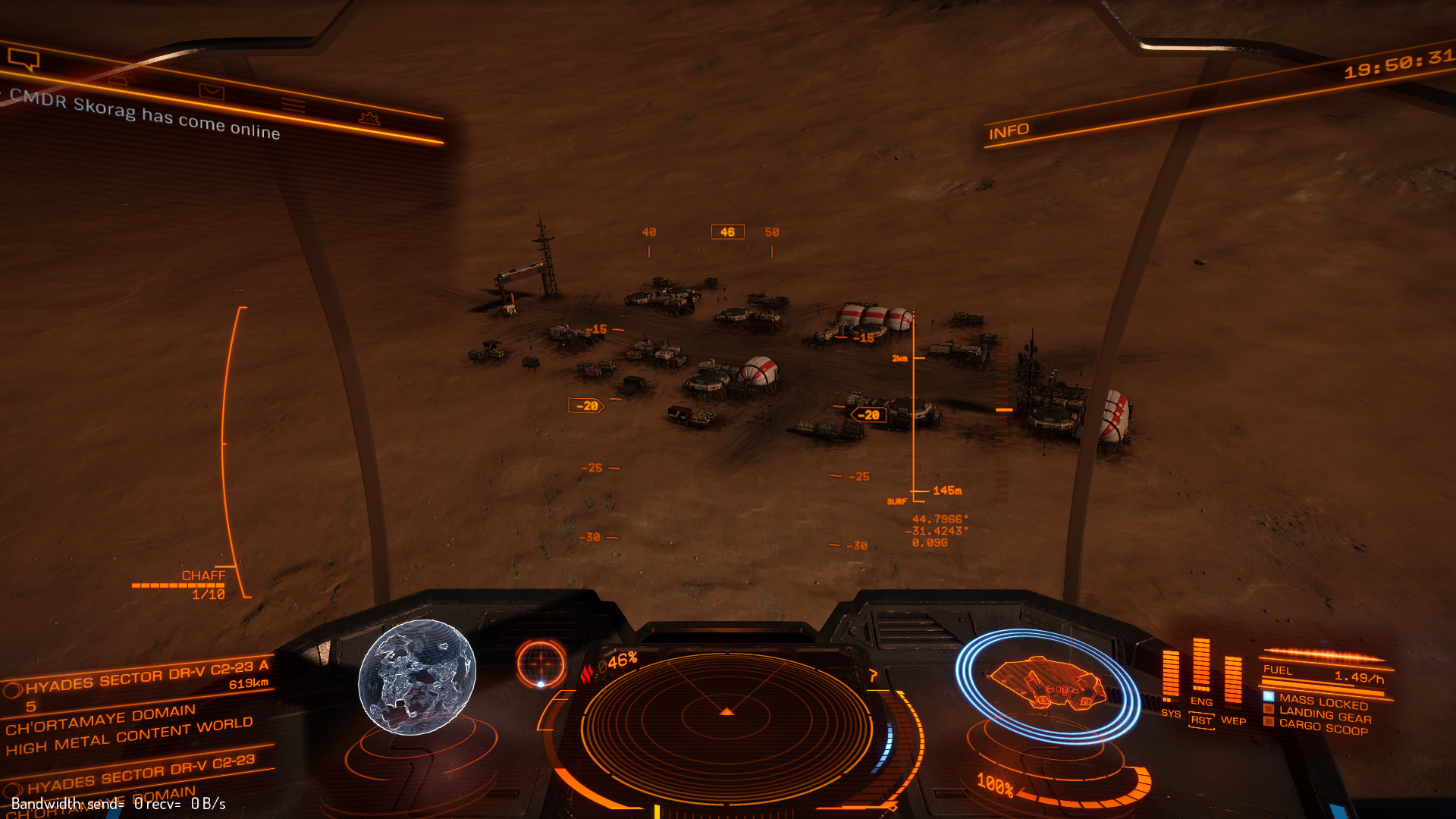Click the SYS power column
The height and width of the screenshot is (819, 1456).
click(1171, 675)
